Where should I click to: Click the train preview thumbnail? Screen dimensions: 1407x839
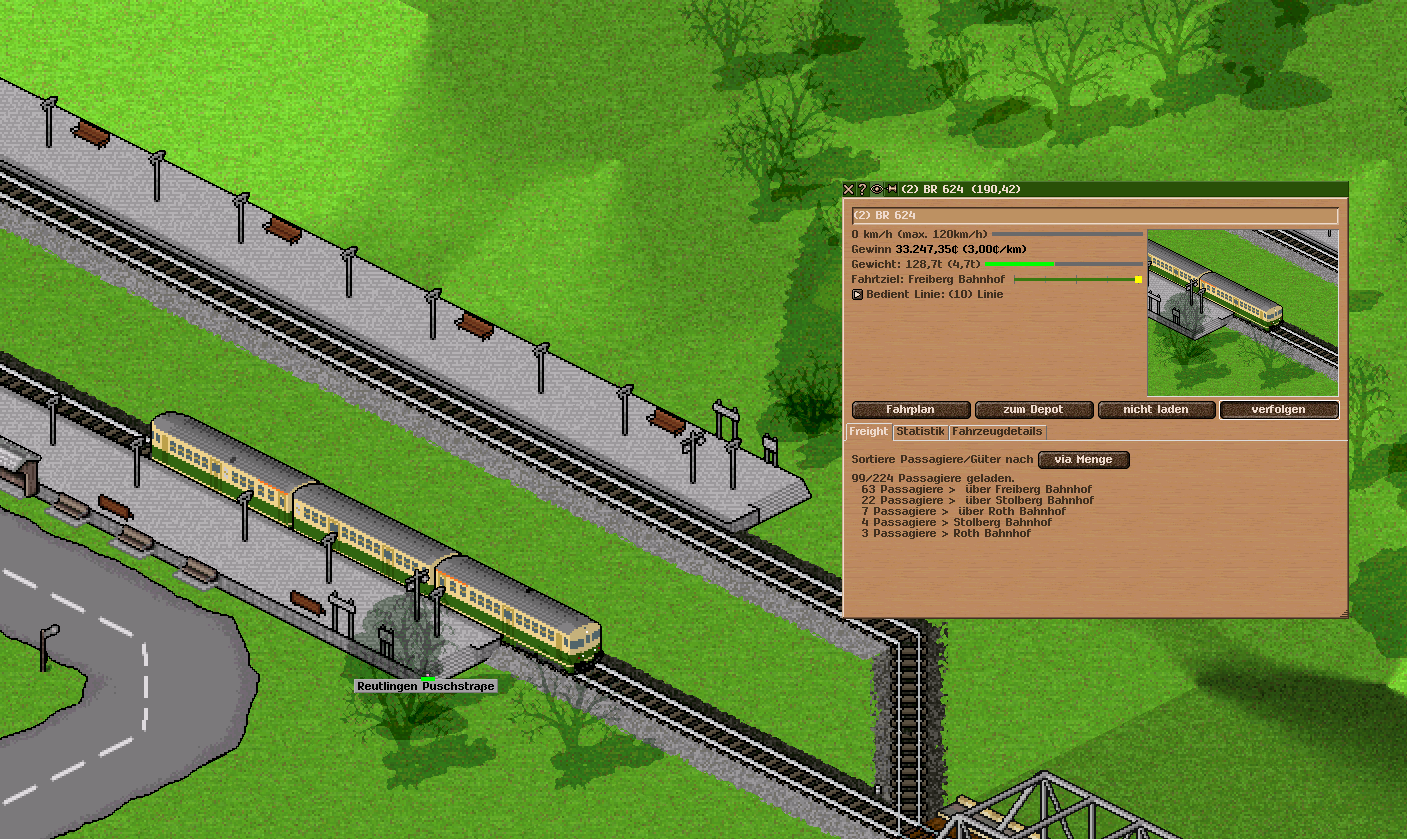tap(1242, 313)
